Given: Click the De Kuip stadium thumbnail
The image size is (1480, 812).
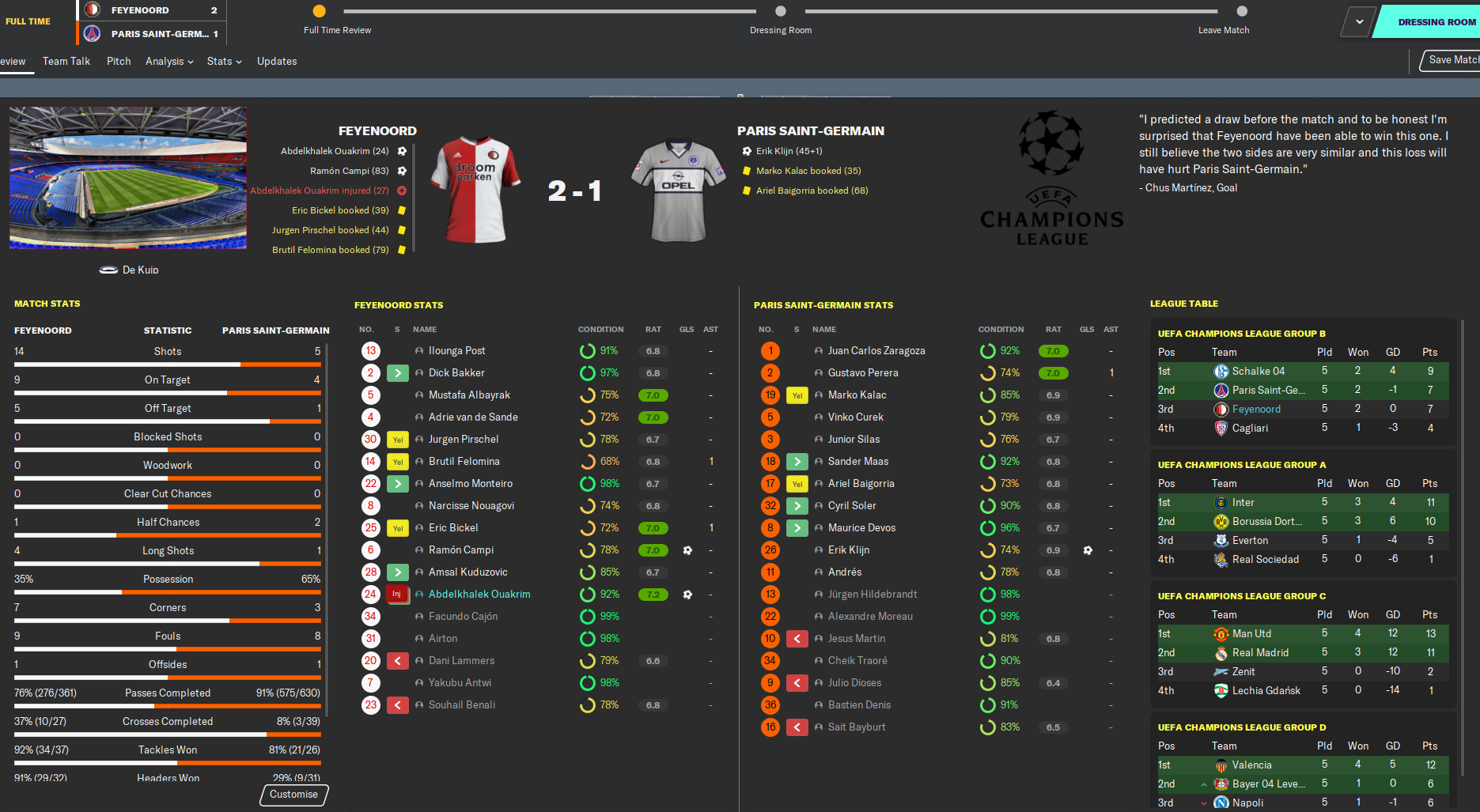Looking at the screenshot, I should click(128, 178).
